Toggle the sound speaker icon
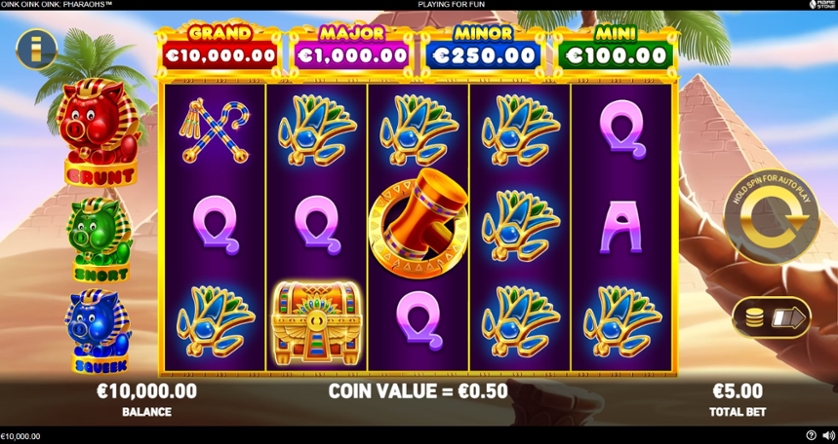Image resolution: width=838 pixels, height=444 pixels. tap(826, 436)
